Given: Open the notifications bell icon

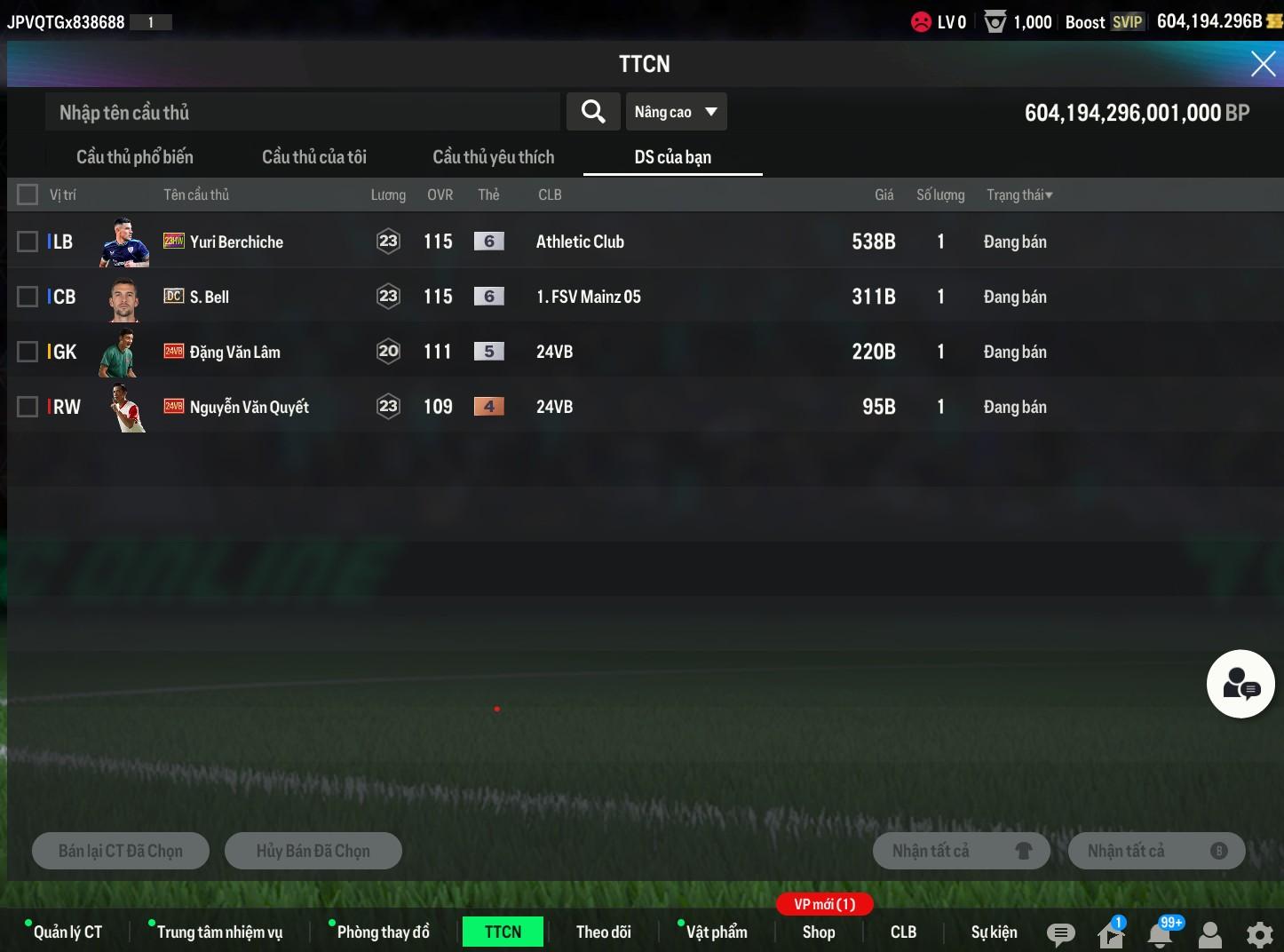Looking at the screenshot, I should click(x=1160, y=933).
